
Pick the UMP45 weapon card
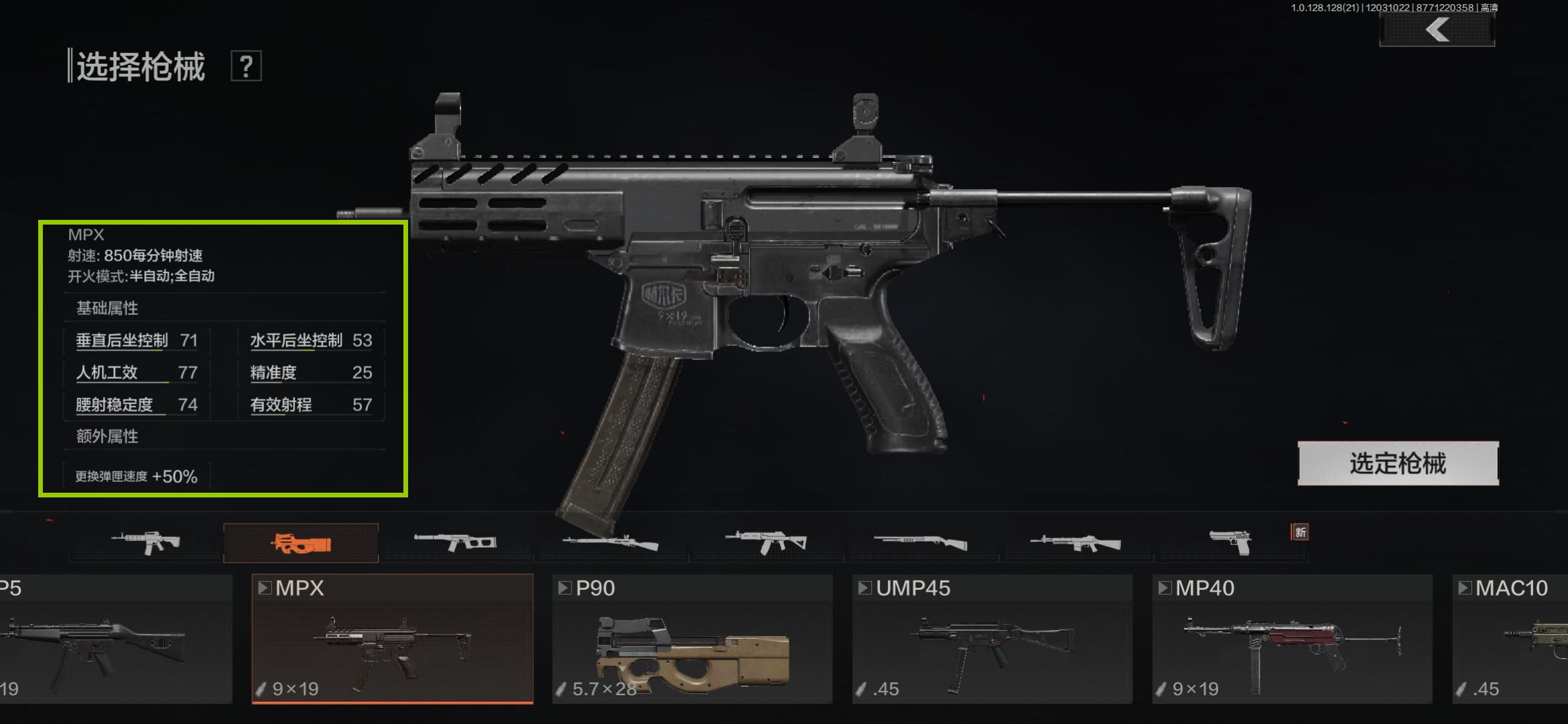[x=992, y=638]
